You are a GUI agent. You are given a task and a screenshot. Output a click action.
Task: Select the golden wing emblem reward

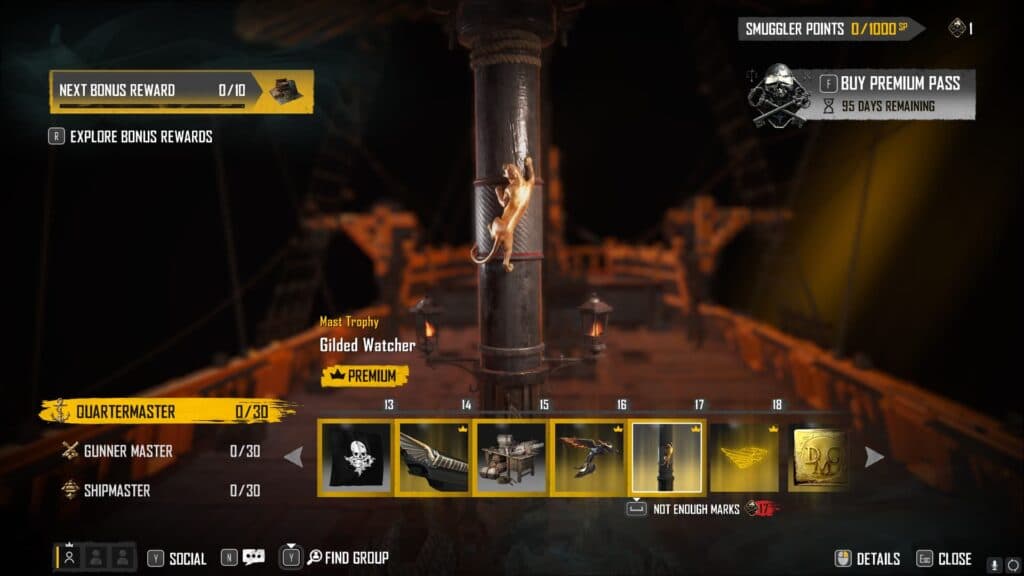(x=744, y=457)
